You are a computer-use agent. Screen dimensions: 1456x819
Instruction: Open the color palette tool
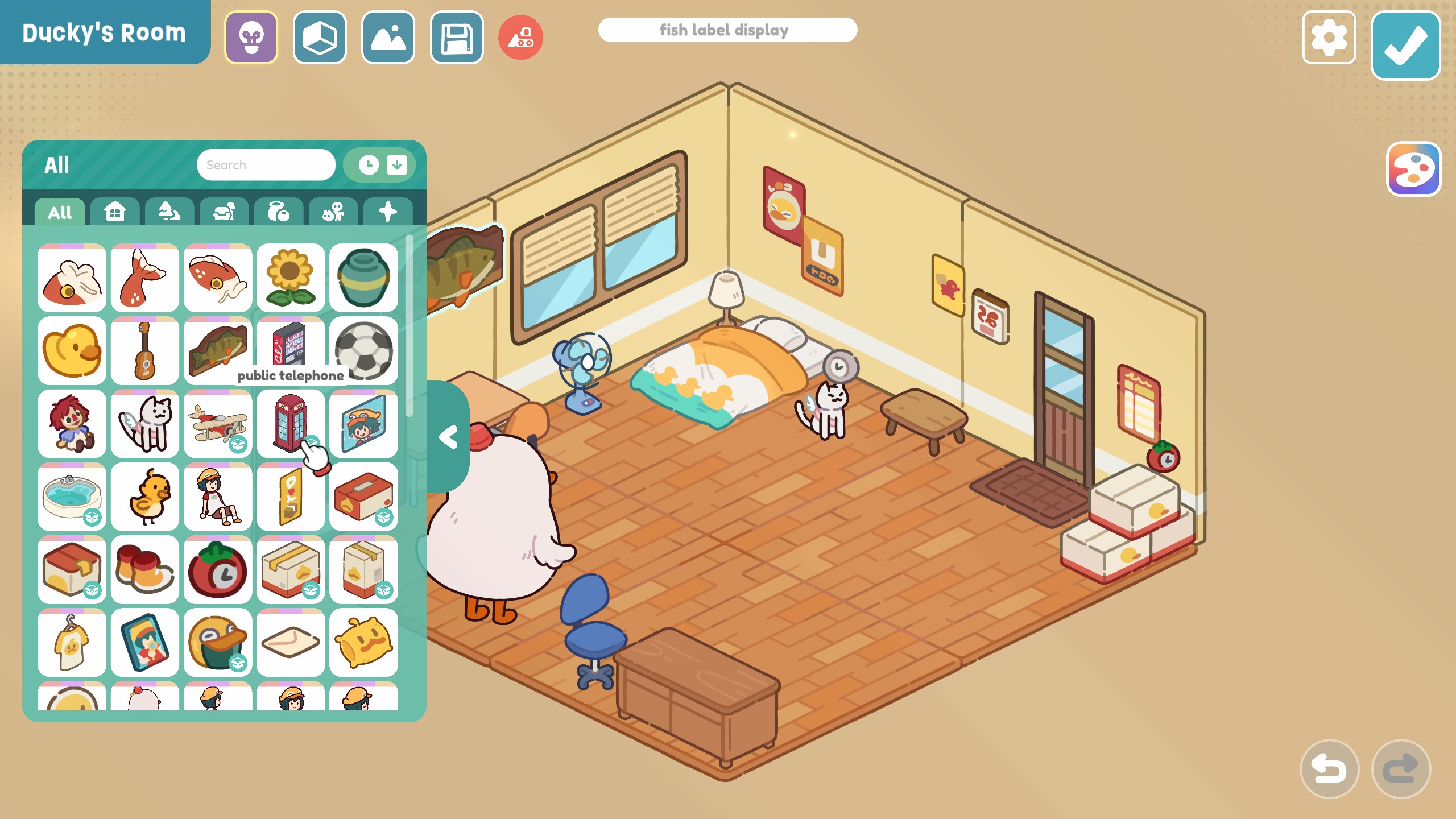pyautogui.click(x=1413, y=169)
